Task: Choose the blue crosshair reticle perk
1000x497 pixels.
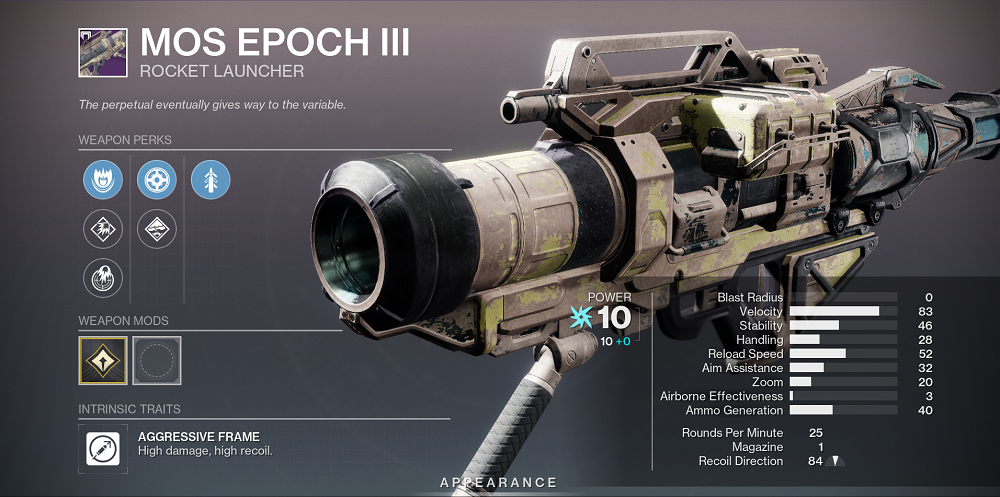Action: (157, 180)
